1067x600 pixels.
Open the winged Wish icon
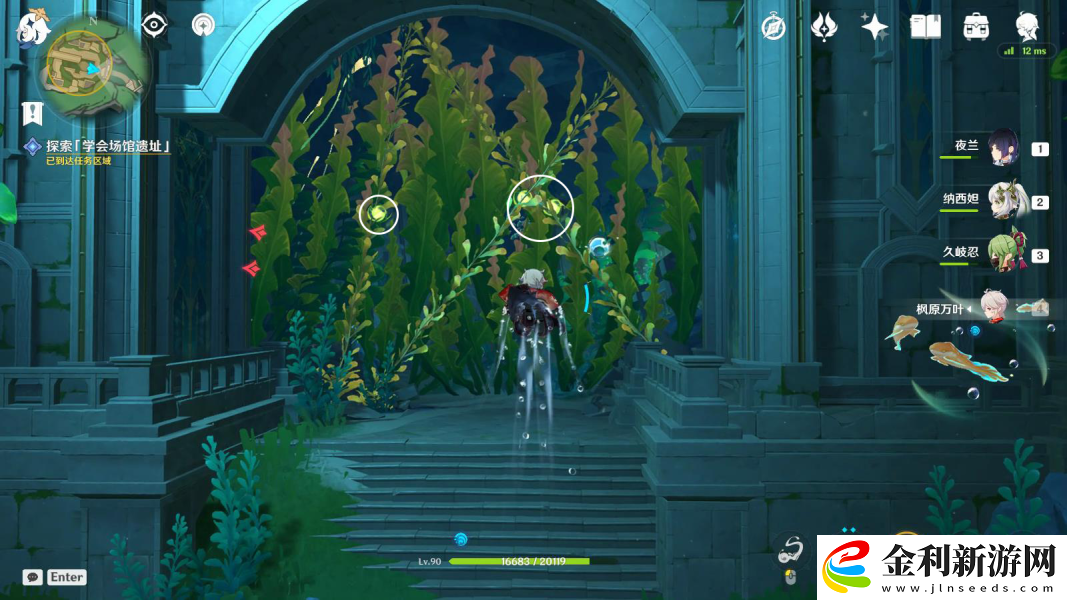click(x=824, y=27)
